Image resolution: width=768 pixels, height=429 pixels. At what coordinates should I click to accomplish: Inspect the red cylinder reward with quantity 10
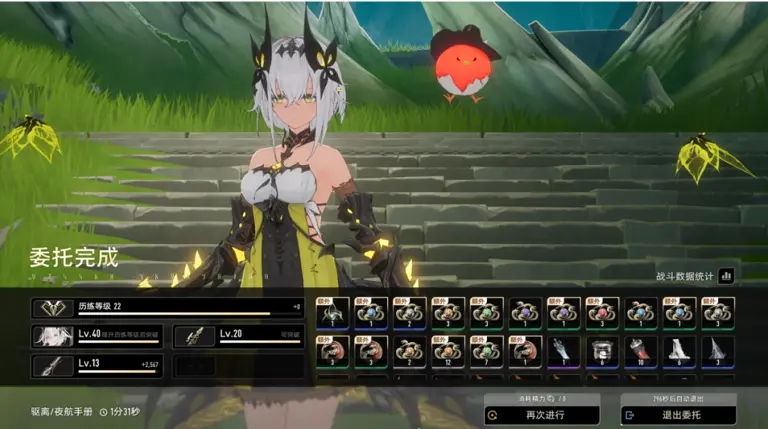coord(641,351)
